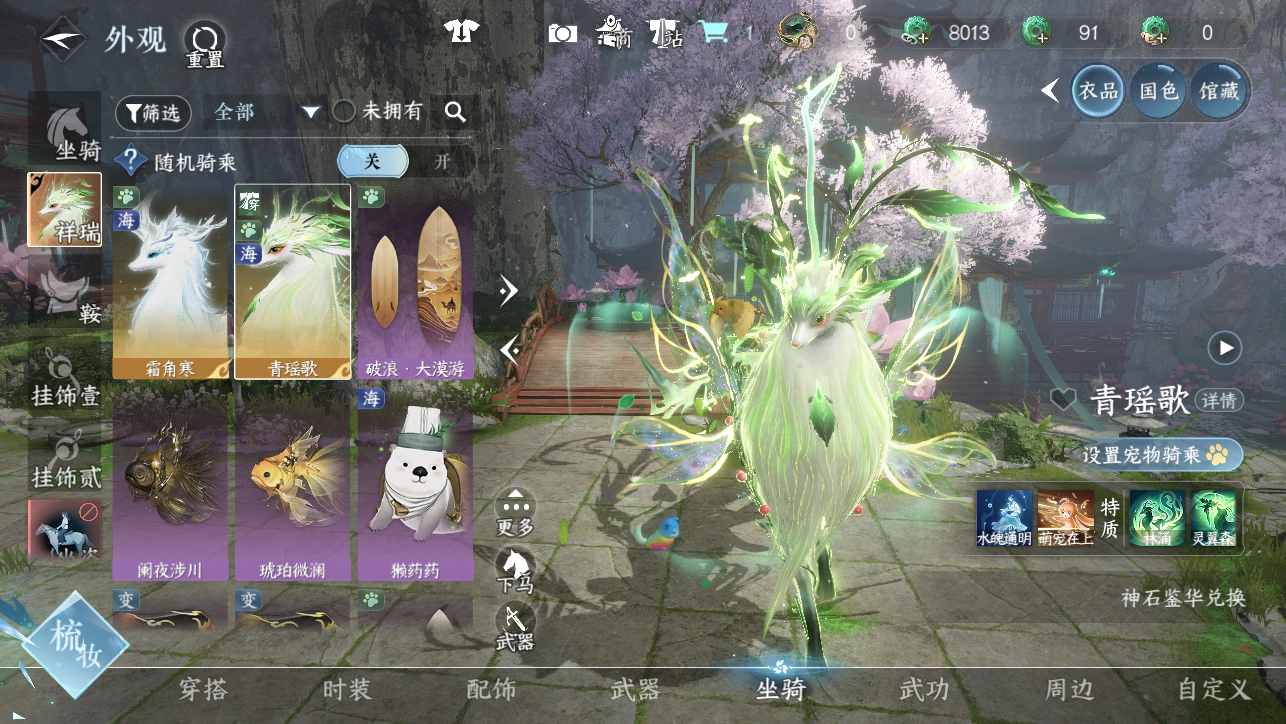
Task: Open the 国色 round tab
Action: point(1158,92)
